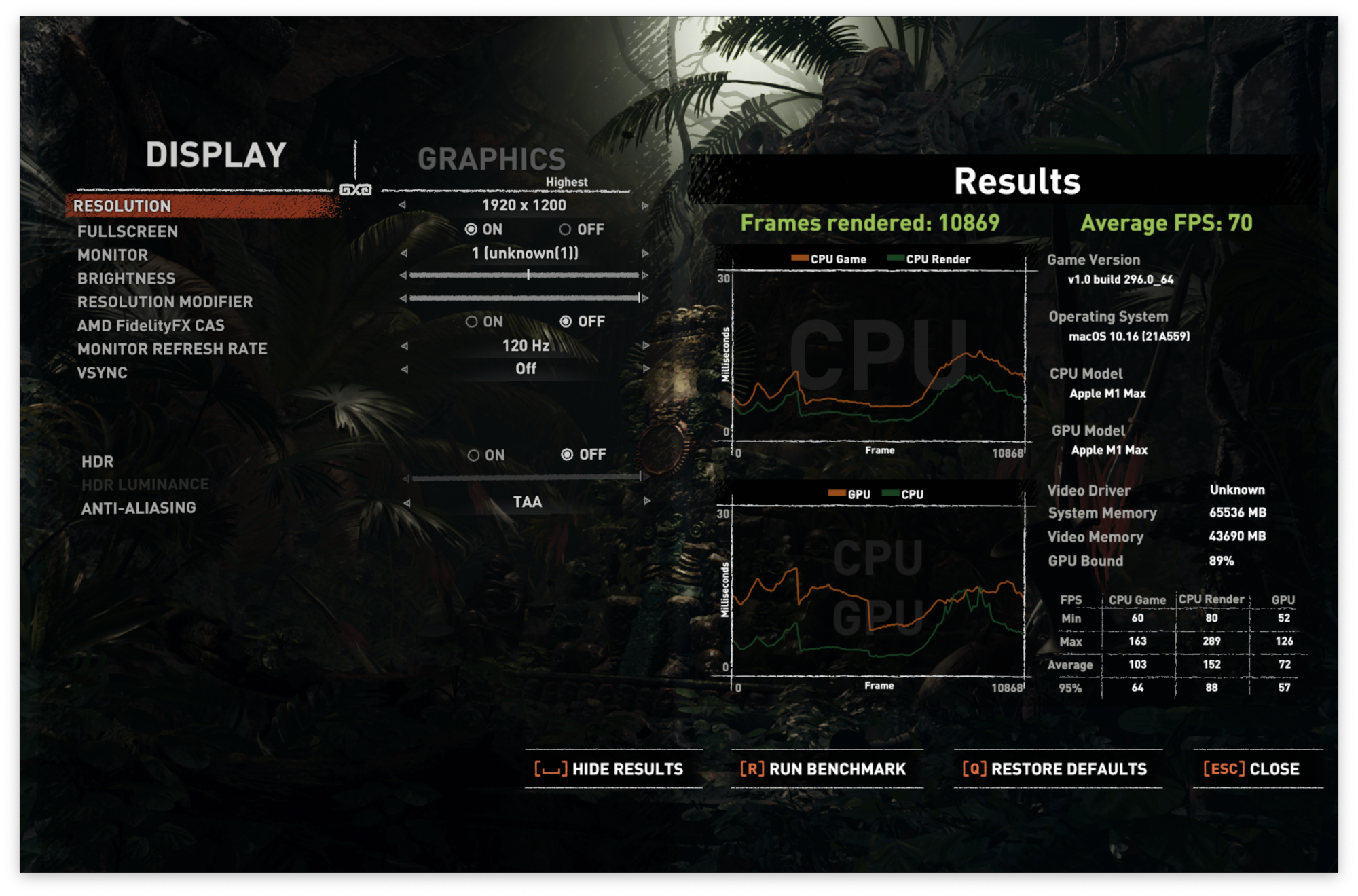Select the previous anti-aliasing option
1358x896 pixels.
(407, 503)
